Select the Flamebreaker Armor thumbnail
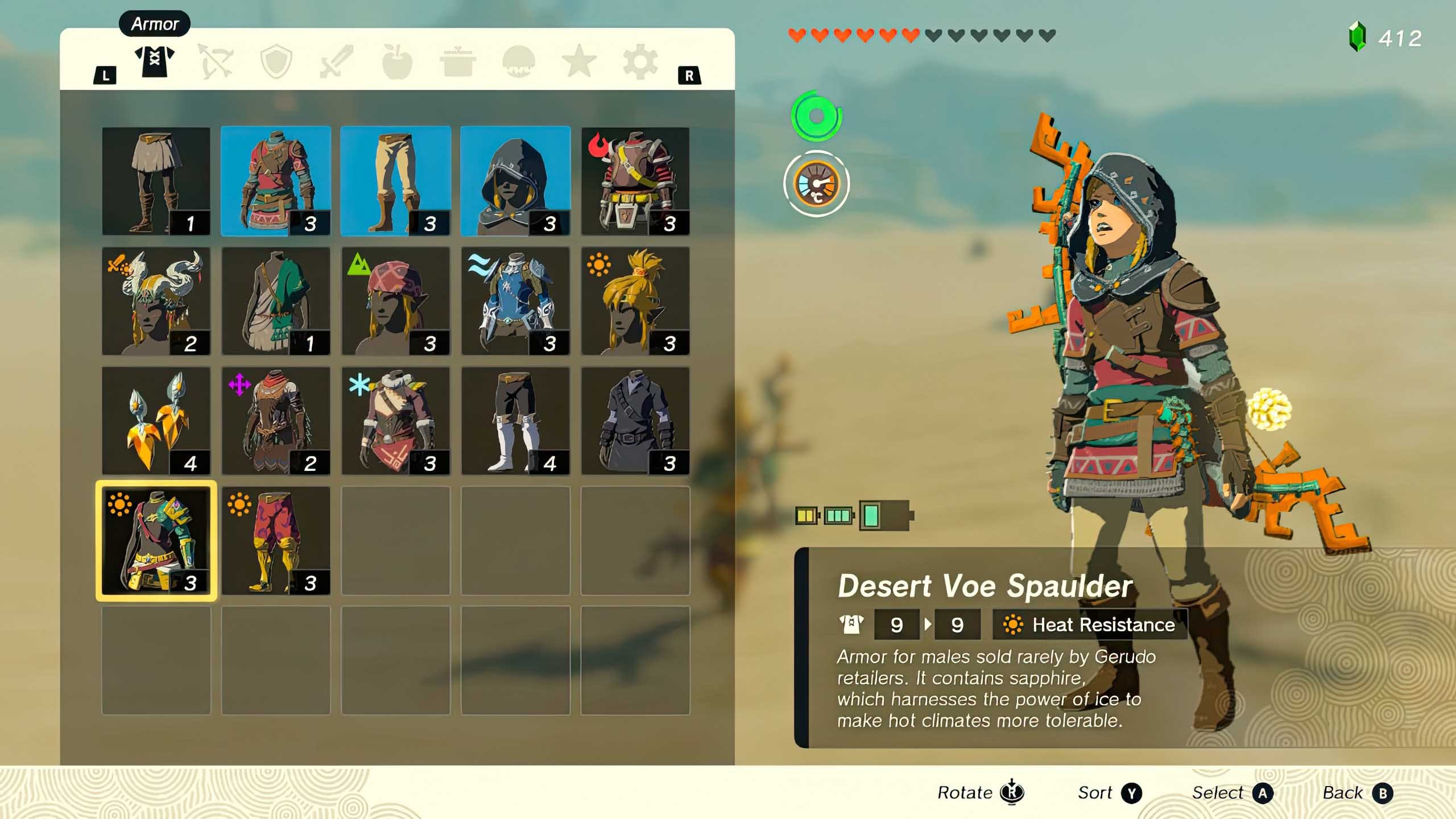 coord(636,182)
